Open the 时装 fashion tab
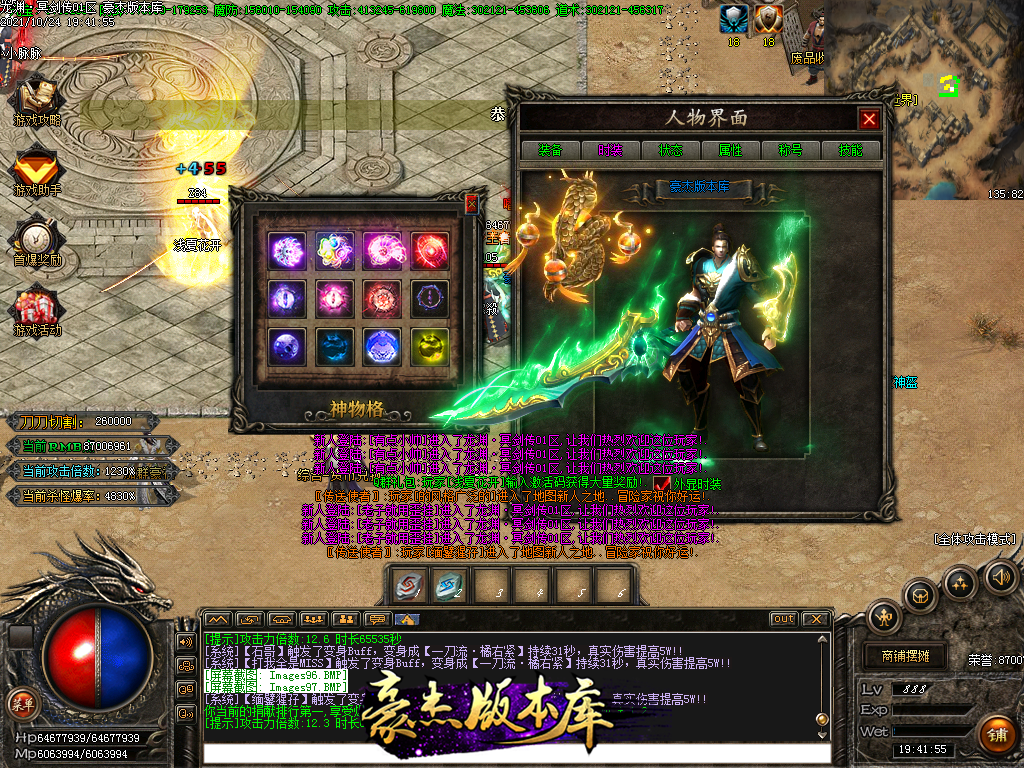This screenshot has width=1024, height=768. (610, 150)
